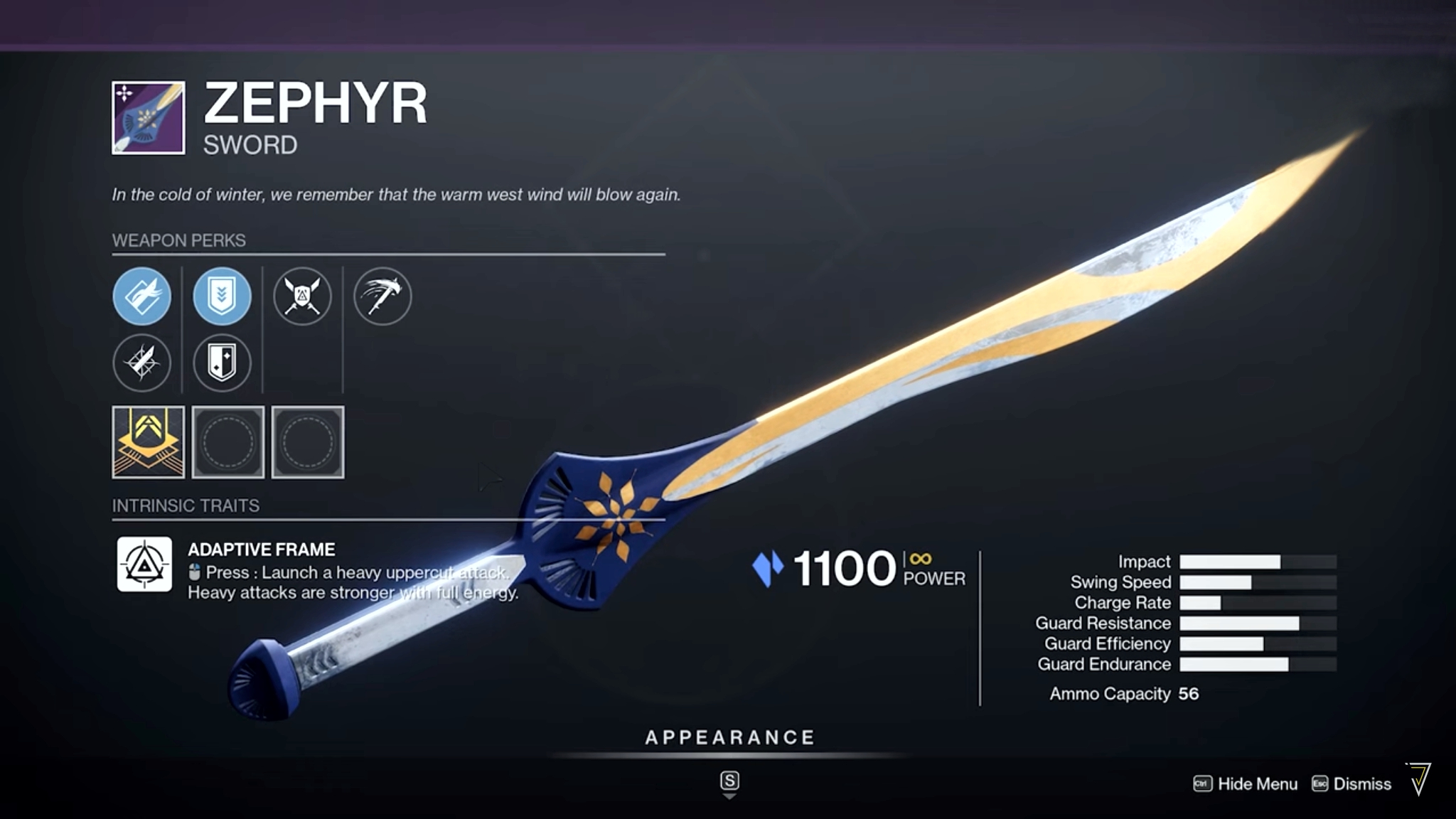Choose the unselected crossed-out blade perk
The image size is (1456, 819).
click(x=142, y=363)
